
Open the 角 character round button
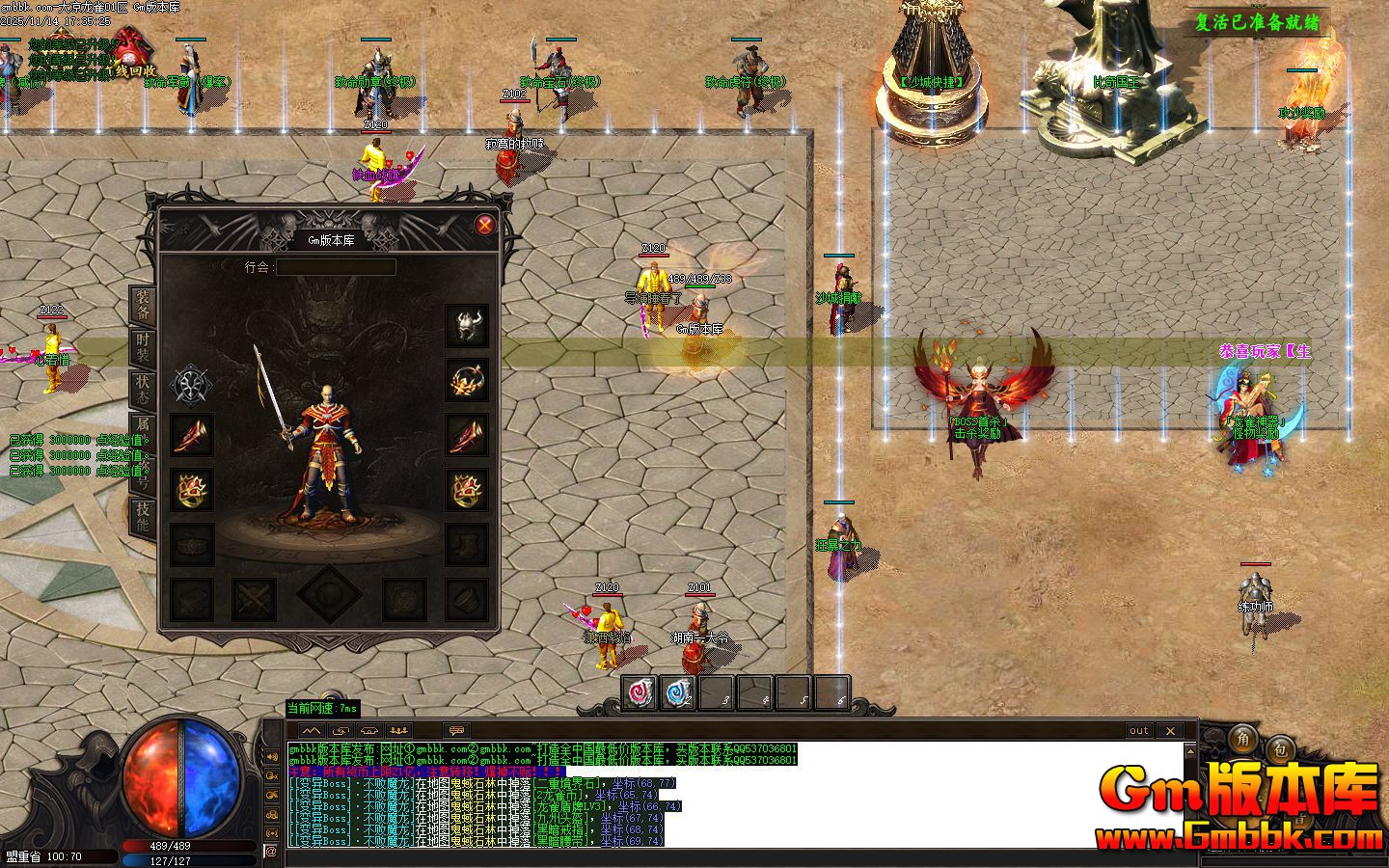(x=1243, y=738)
